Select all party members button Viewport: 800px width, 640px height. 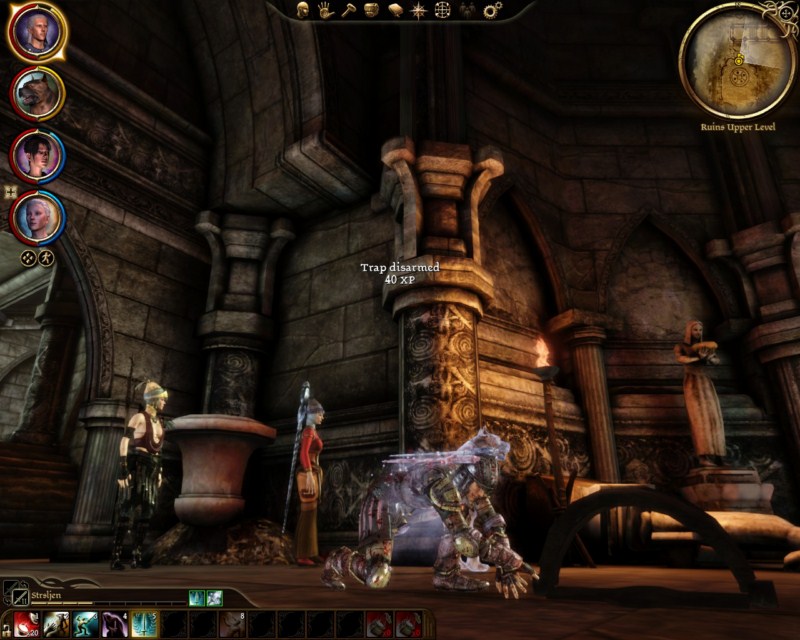pos(29,257)
